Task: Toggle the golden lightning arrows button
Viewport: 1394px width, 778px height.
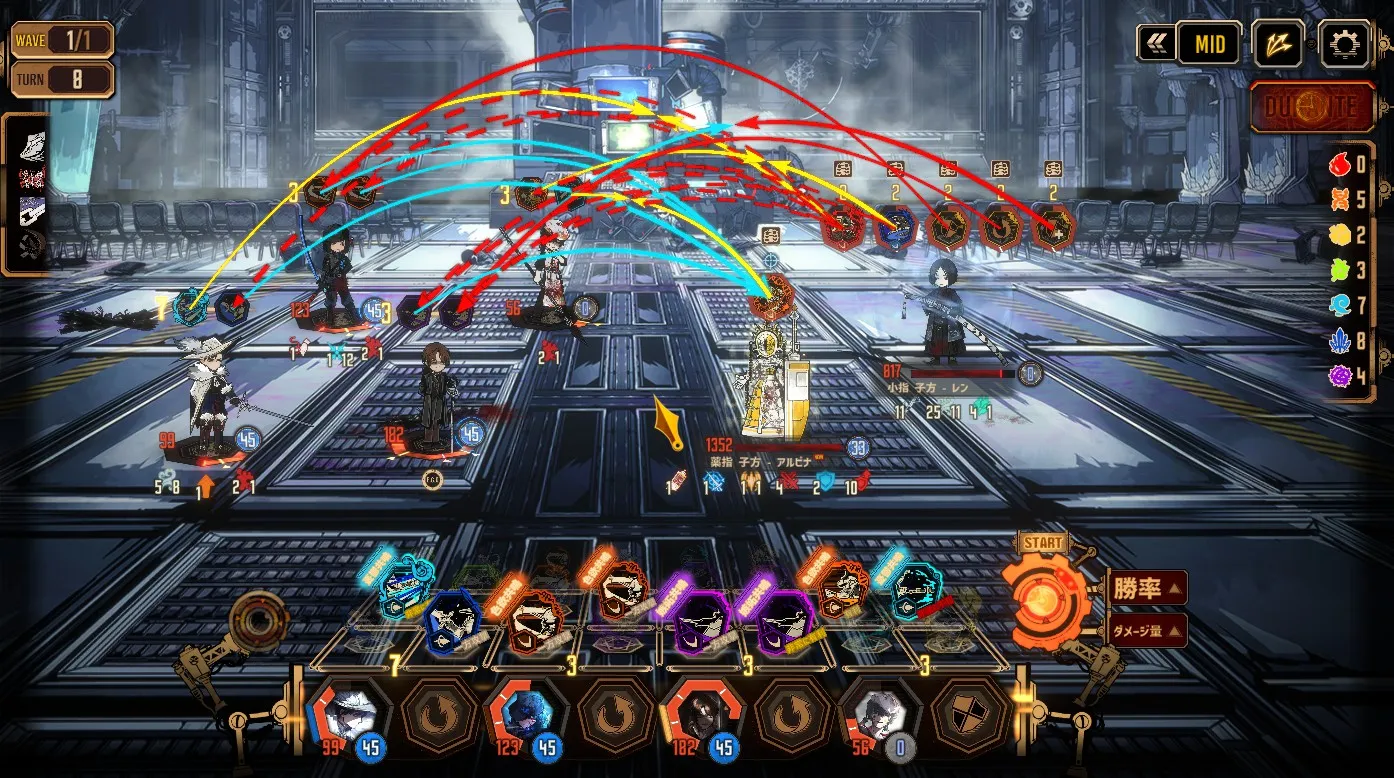Action: tap(1277, 44)
